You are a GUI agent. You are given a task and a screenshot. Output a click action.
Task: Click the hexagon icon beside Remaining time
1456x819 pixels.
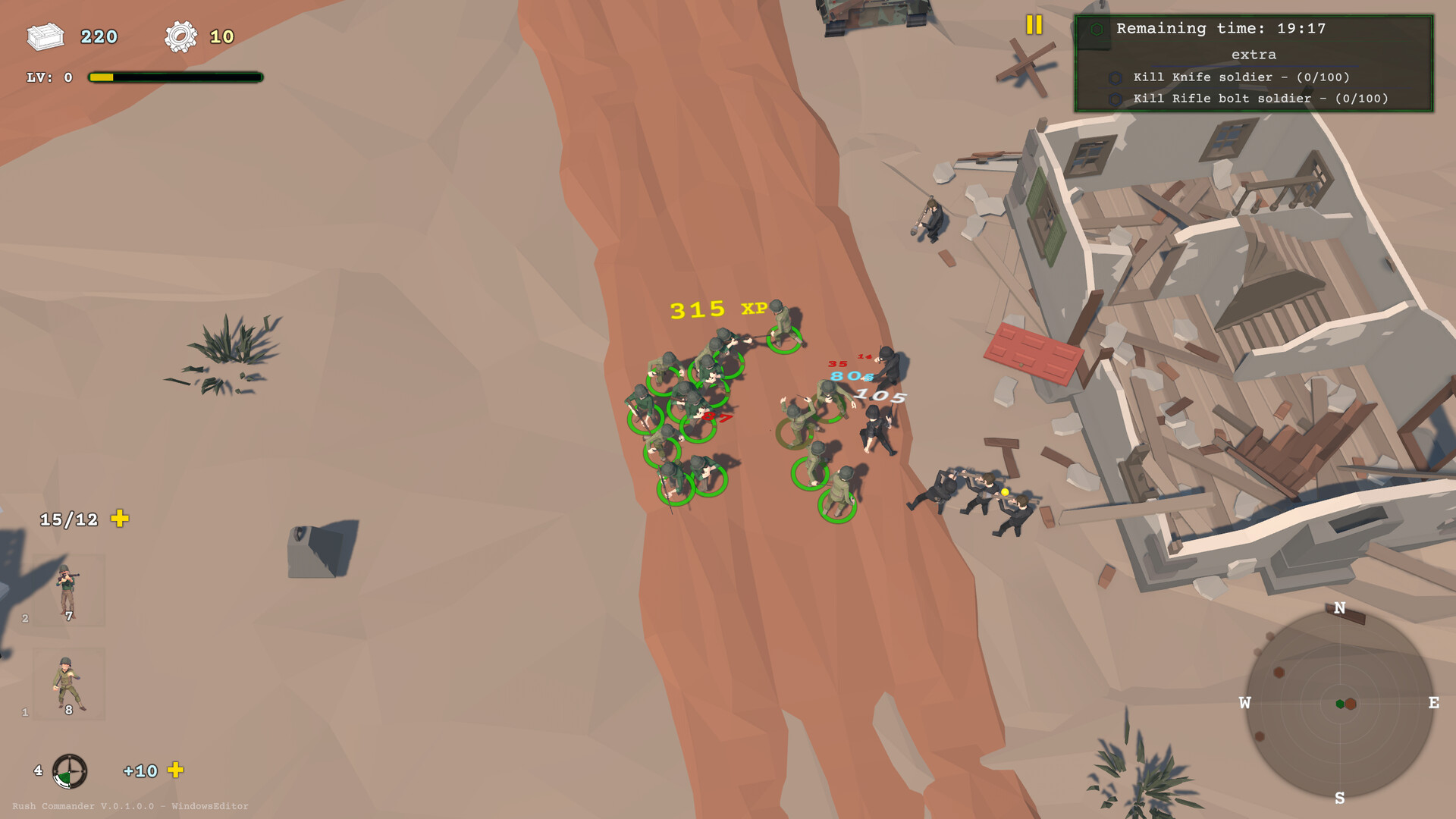[1095, 29]
